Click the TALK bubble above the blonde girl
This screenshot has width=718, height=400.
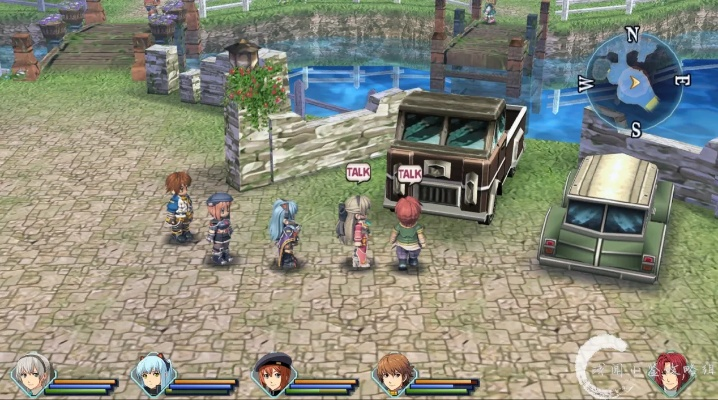tap(358, 172)
